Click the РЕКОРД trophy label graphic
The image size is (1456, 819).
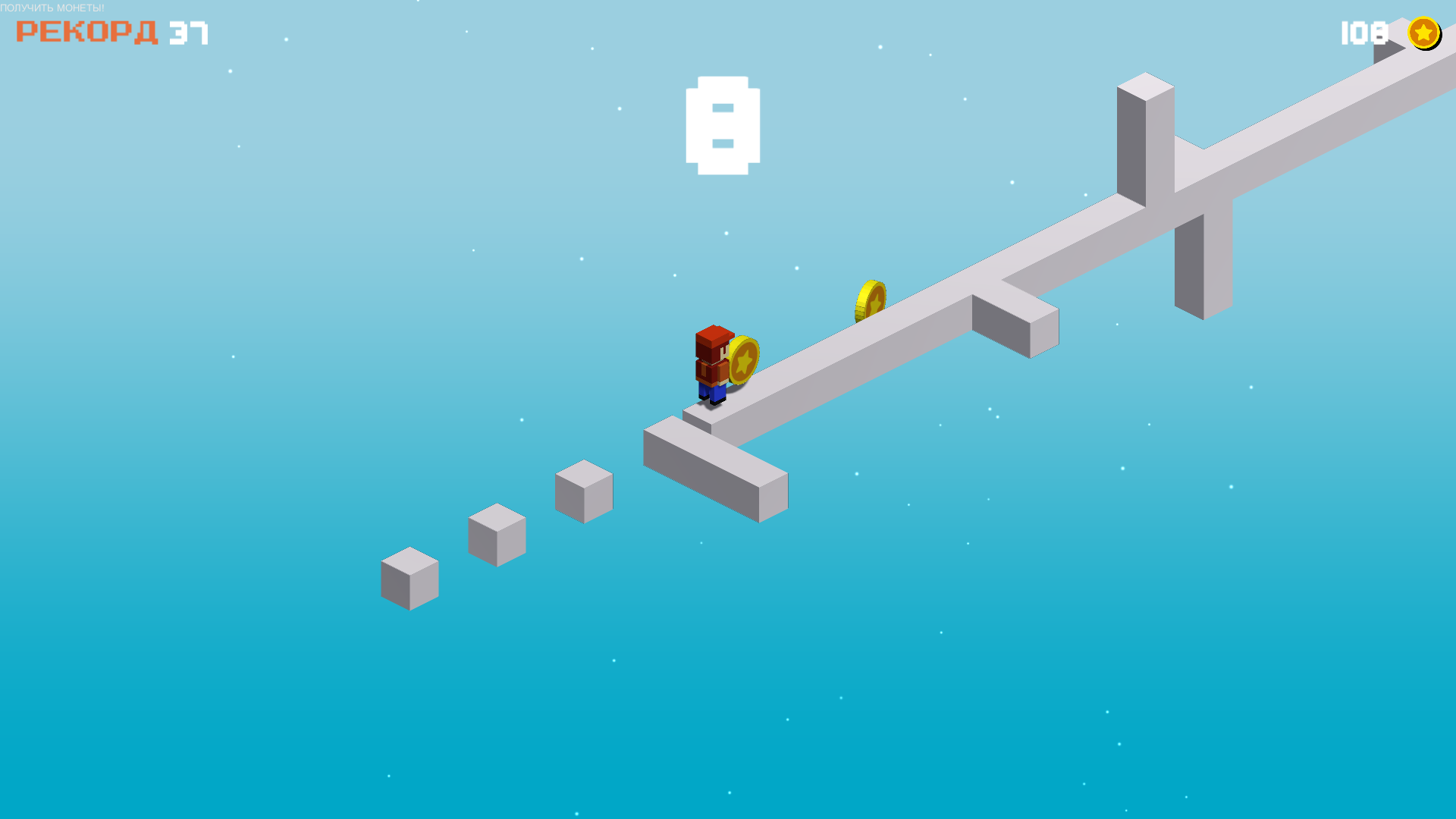pos(87,32)
